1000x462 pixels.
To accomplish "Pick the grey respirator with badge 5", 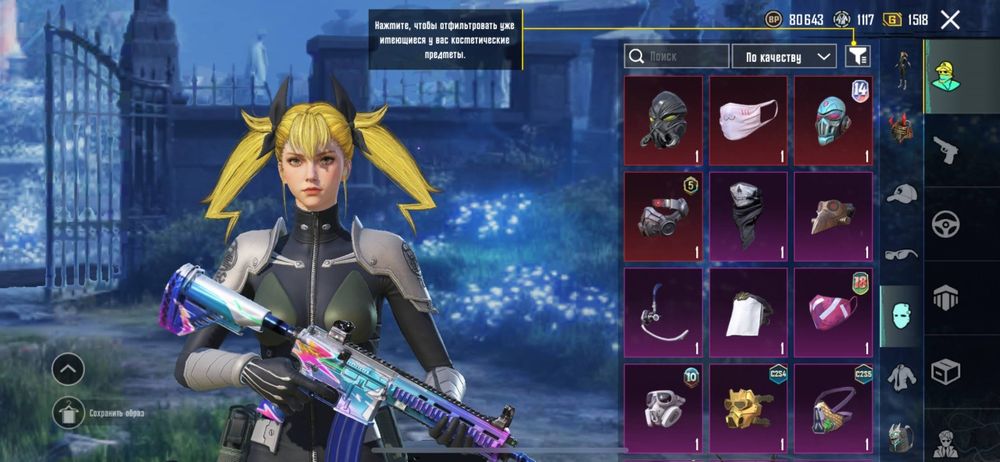I will 663,216.
